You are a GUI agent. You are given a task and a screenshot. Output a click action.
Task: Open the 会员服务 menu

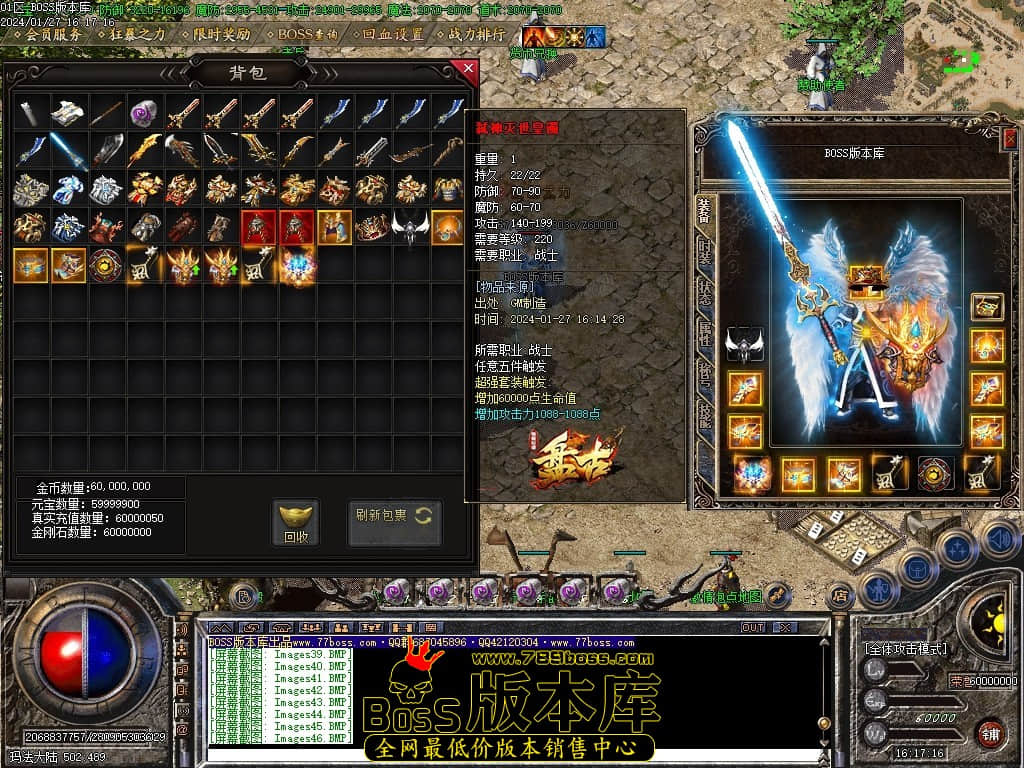pyautogui.click(x=53, y=34)
